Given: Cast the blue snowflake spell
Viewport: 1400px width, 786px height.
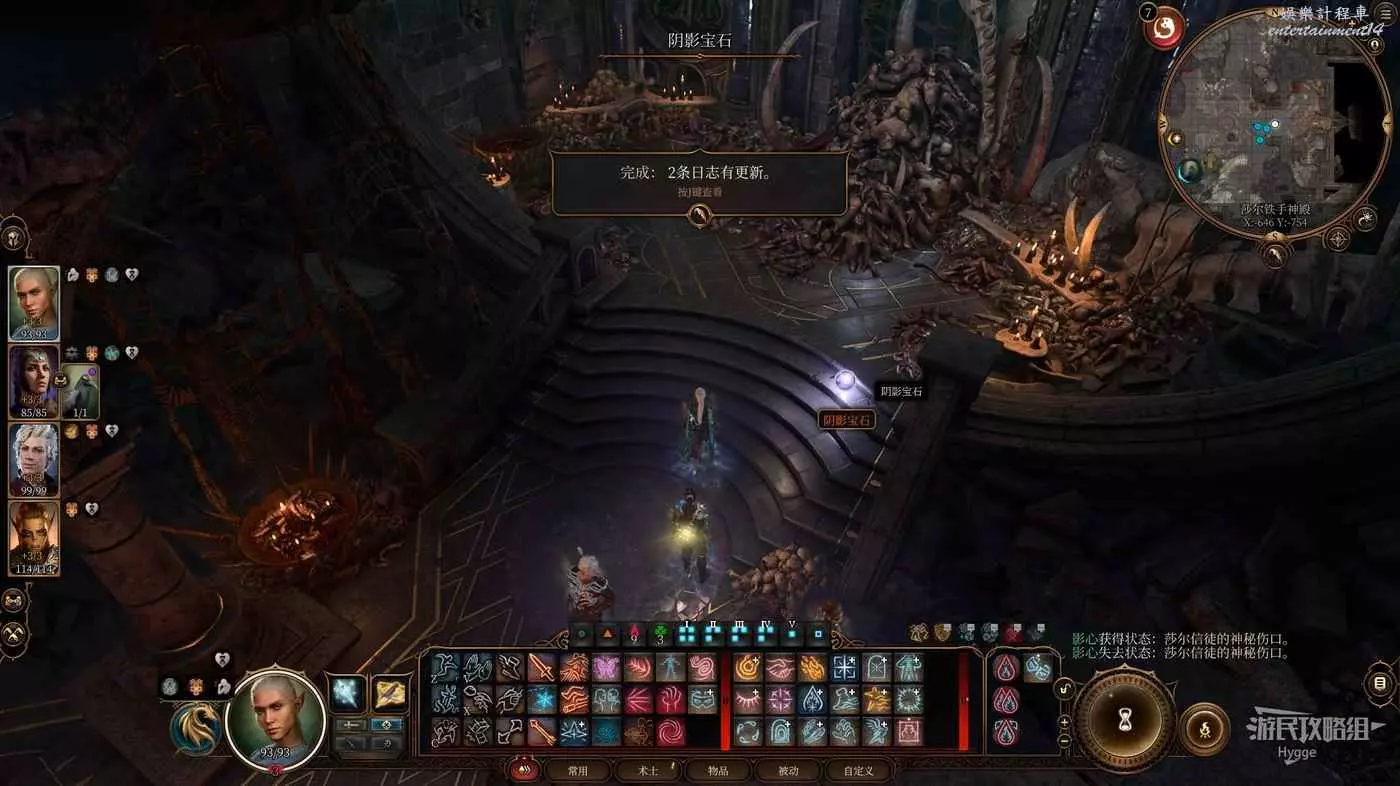Looking at the screenshot, I should pos(542,699).
